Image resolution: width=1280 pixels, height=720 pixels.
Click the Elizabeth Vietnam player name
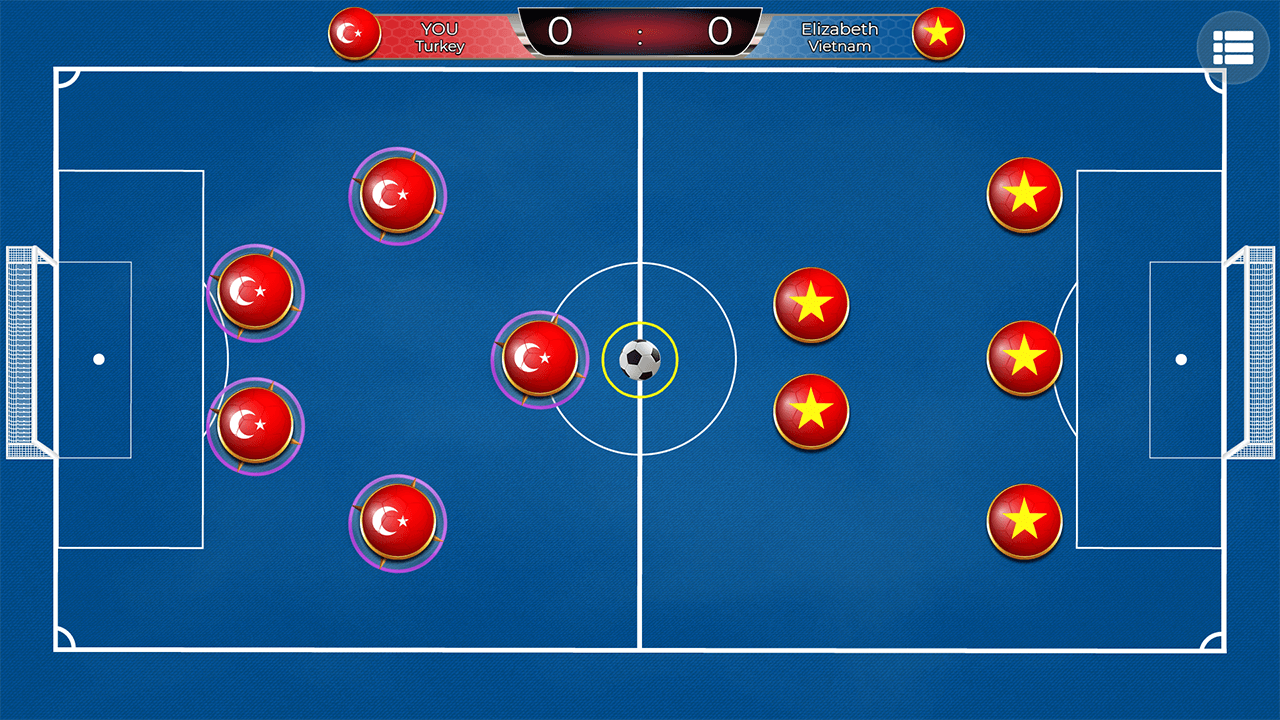coord(840,35)
